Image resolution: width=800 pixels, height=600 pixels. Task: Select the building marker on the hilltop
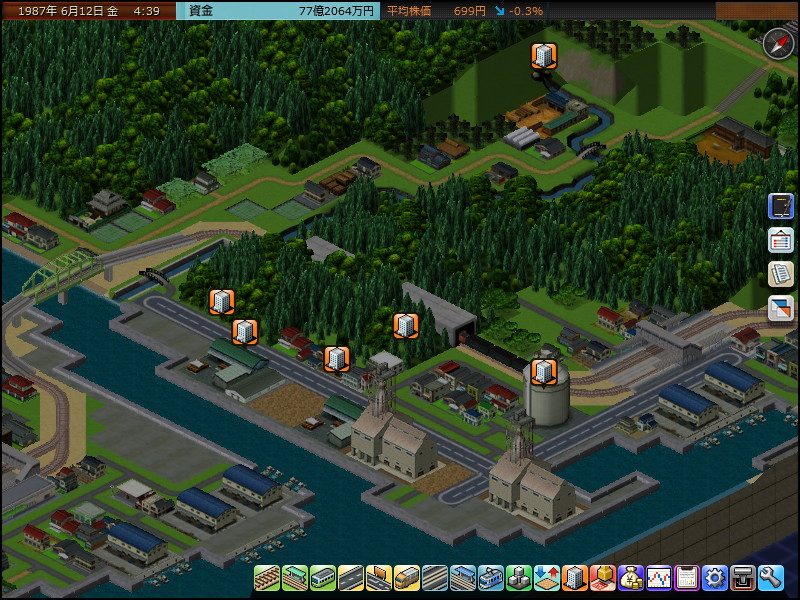tap(543, 56)
